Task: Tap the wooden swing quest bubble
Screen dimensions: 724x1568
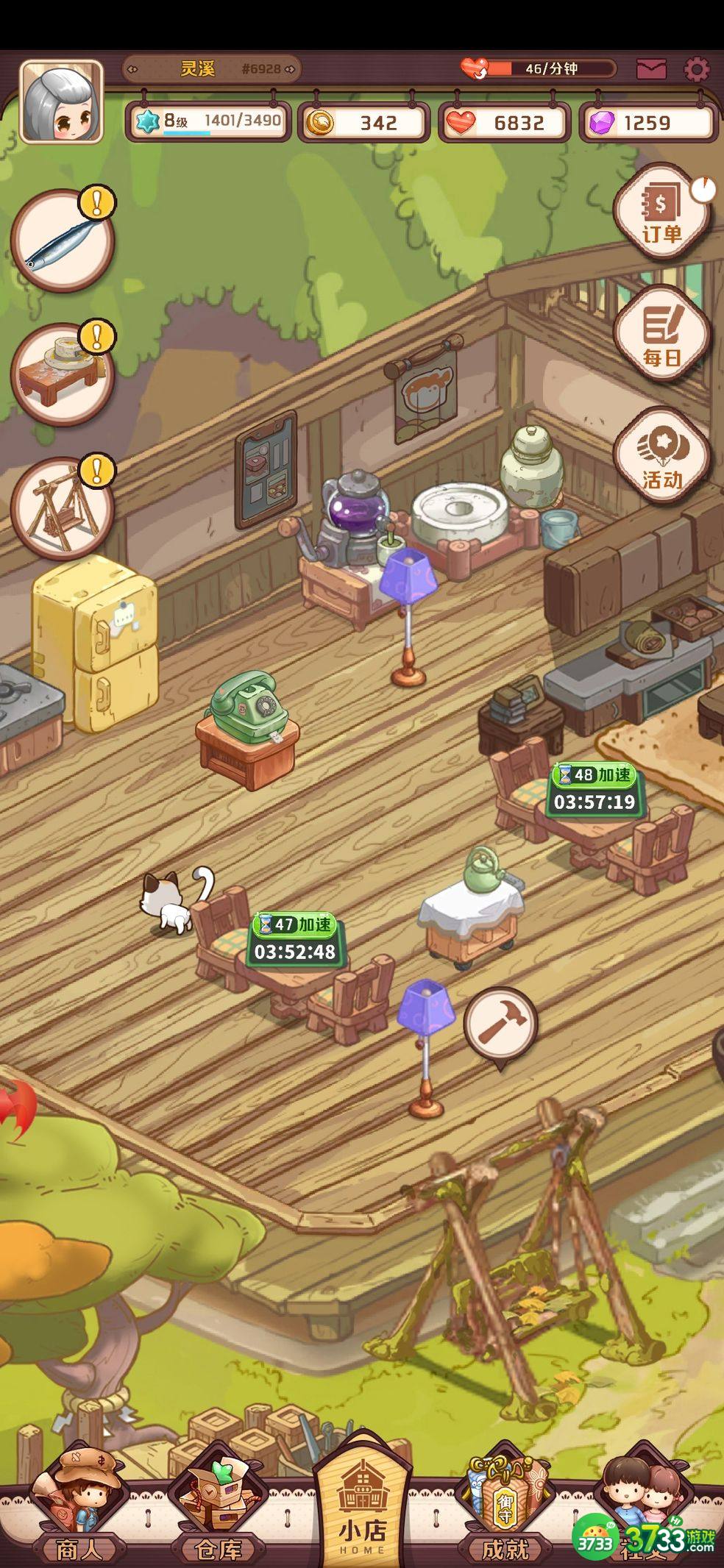Action: click(63, 508)
